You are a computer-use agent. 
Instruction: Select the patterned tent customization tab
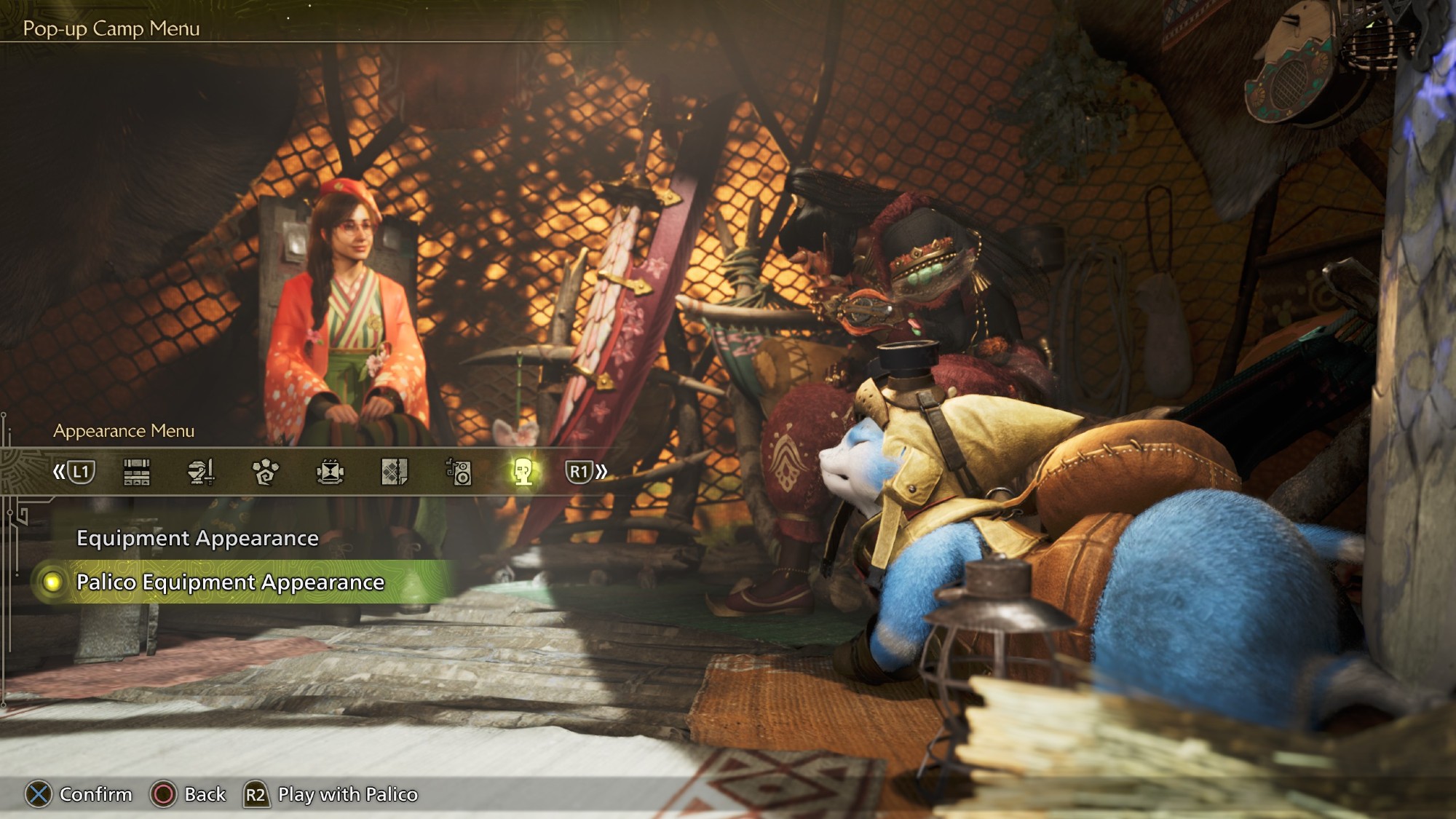(394, 472)
